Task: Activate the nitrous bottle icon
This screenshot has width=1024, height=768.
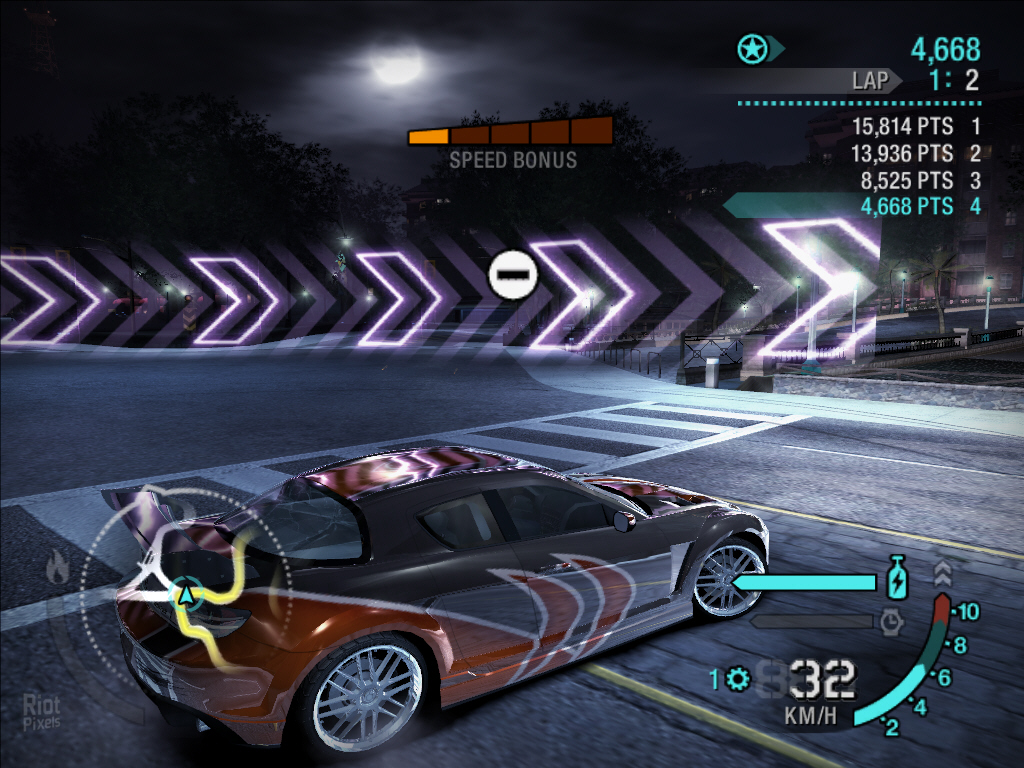Action: pos(897,579)
